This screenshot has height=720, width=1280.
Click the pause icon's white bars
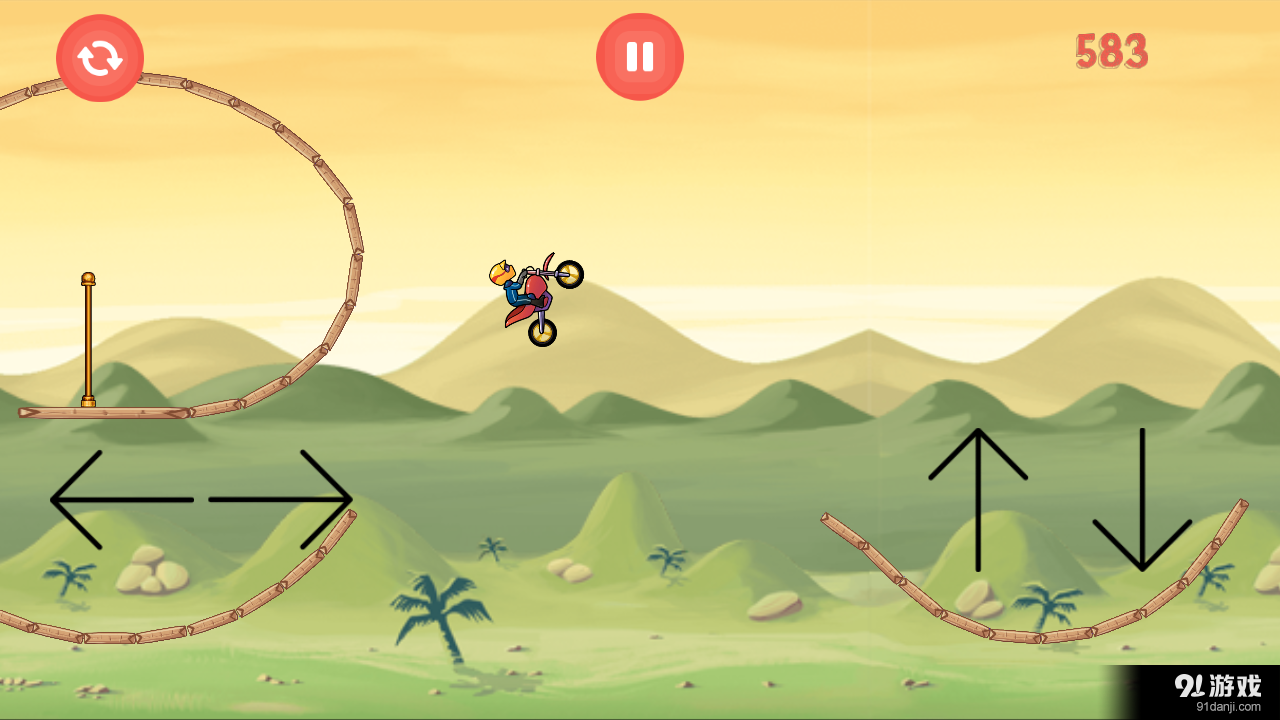pos(639,56)
